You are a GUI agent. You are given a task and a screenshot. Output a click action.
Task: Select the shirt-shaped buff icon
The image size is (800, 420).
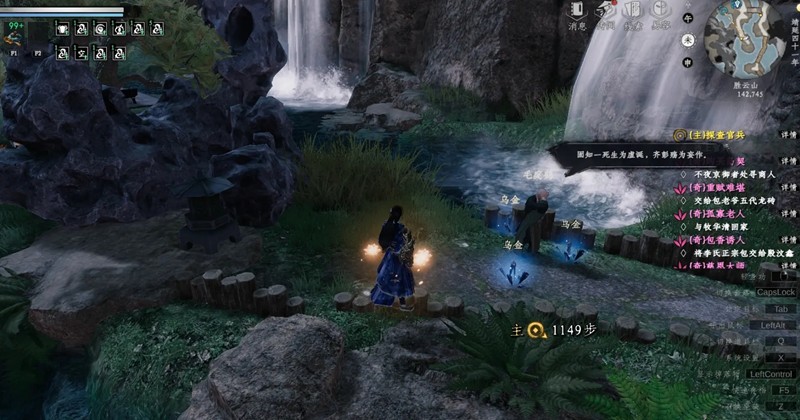tap(62, 28)
